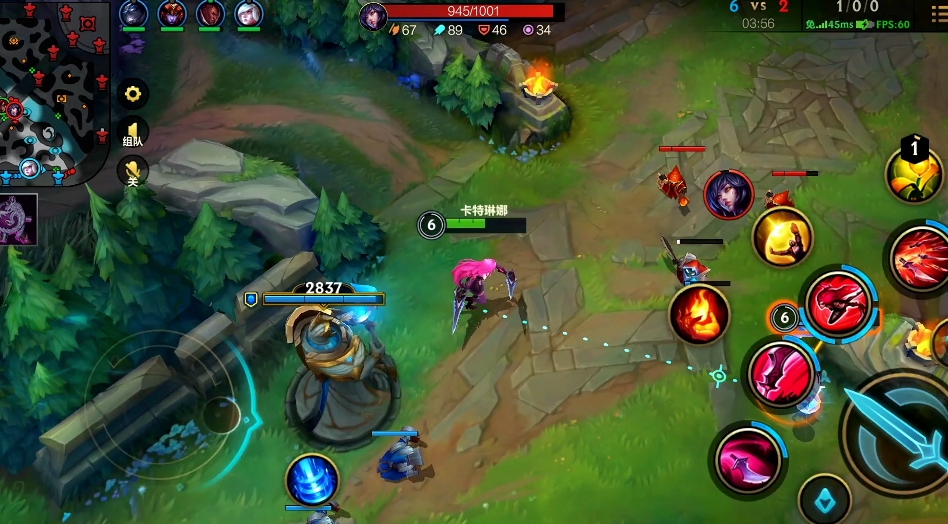Target the enemy champion portrait button
The image size is (948, 524).
coord(728,194)
